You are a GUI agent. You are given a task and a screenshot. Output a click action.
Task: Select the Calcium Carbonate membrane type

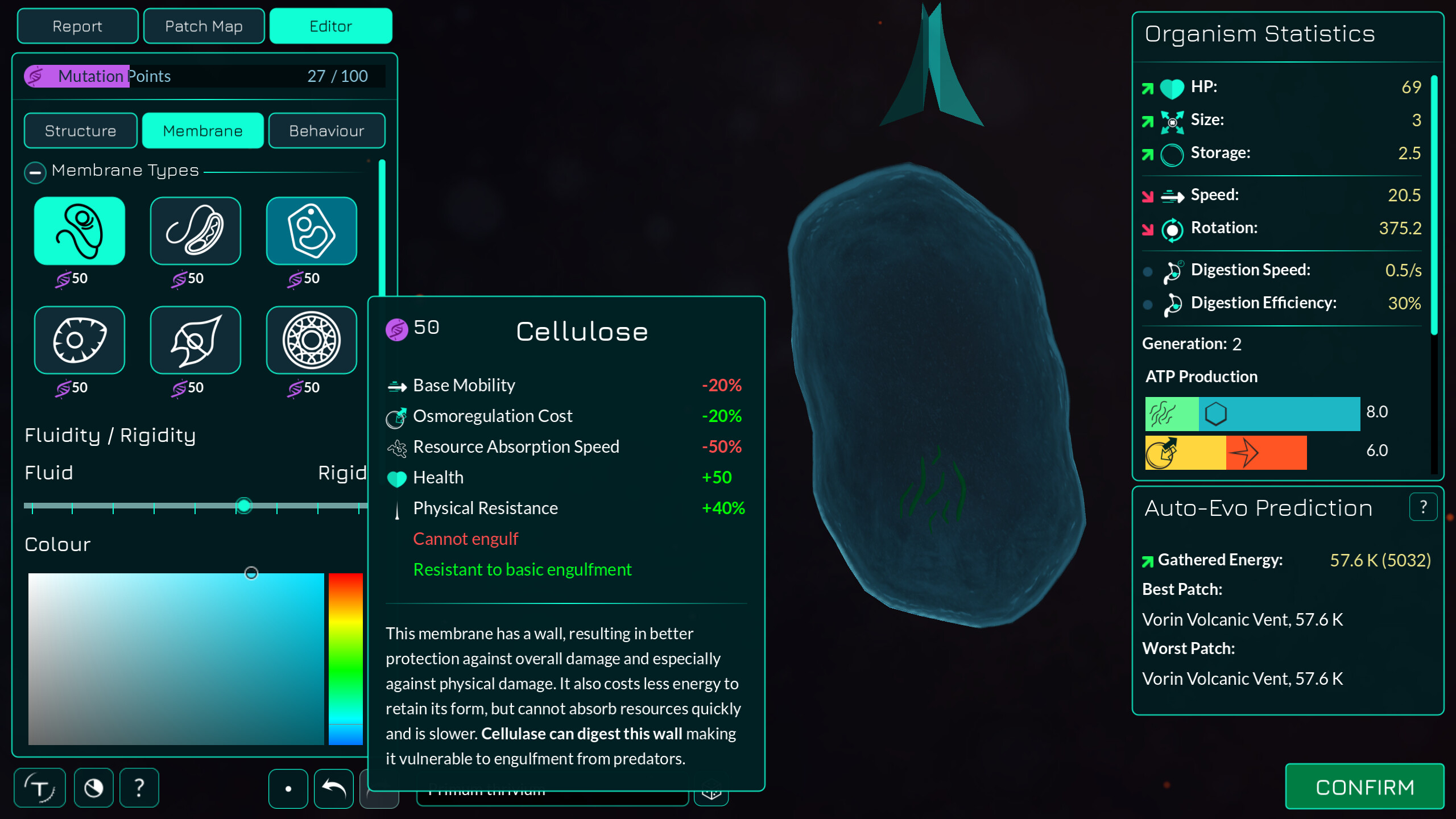[195, 340]
